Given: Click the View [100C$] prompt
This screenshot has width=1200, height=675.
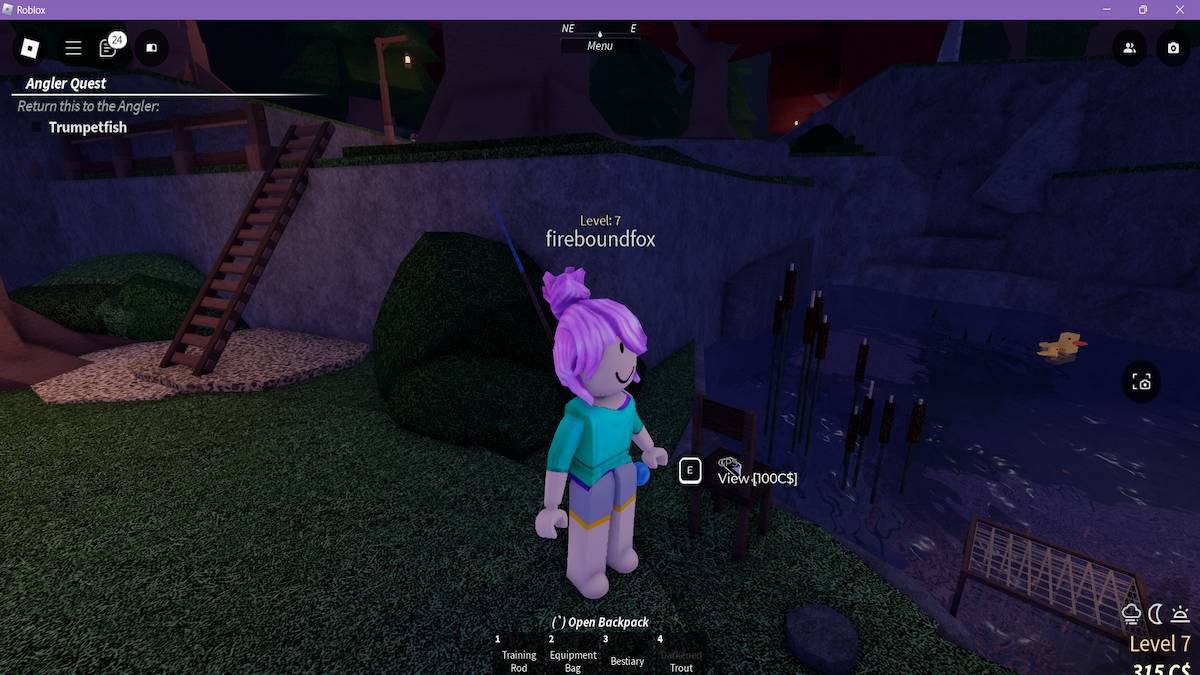Looking at the screenshot, I should pyautogui.click(x=757, y=478).
